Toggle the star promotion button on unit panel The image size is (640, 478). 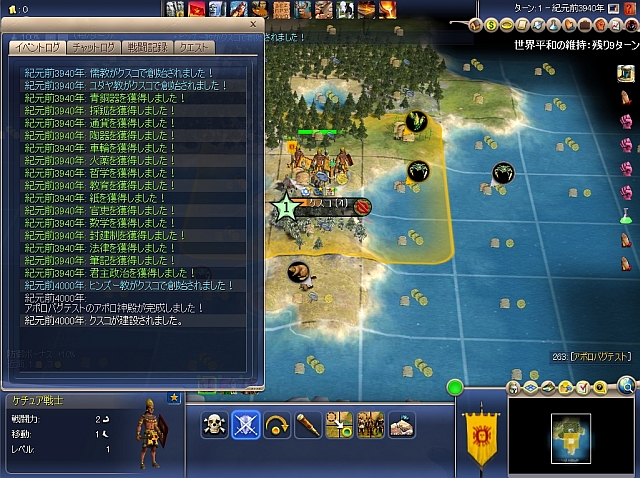coord(173,398)
